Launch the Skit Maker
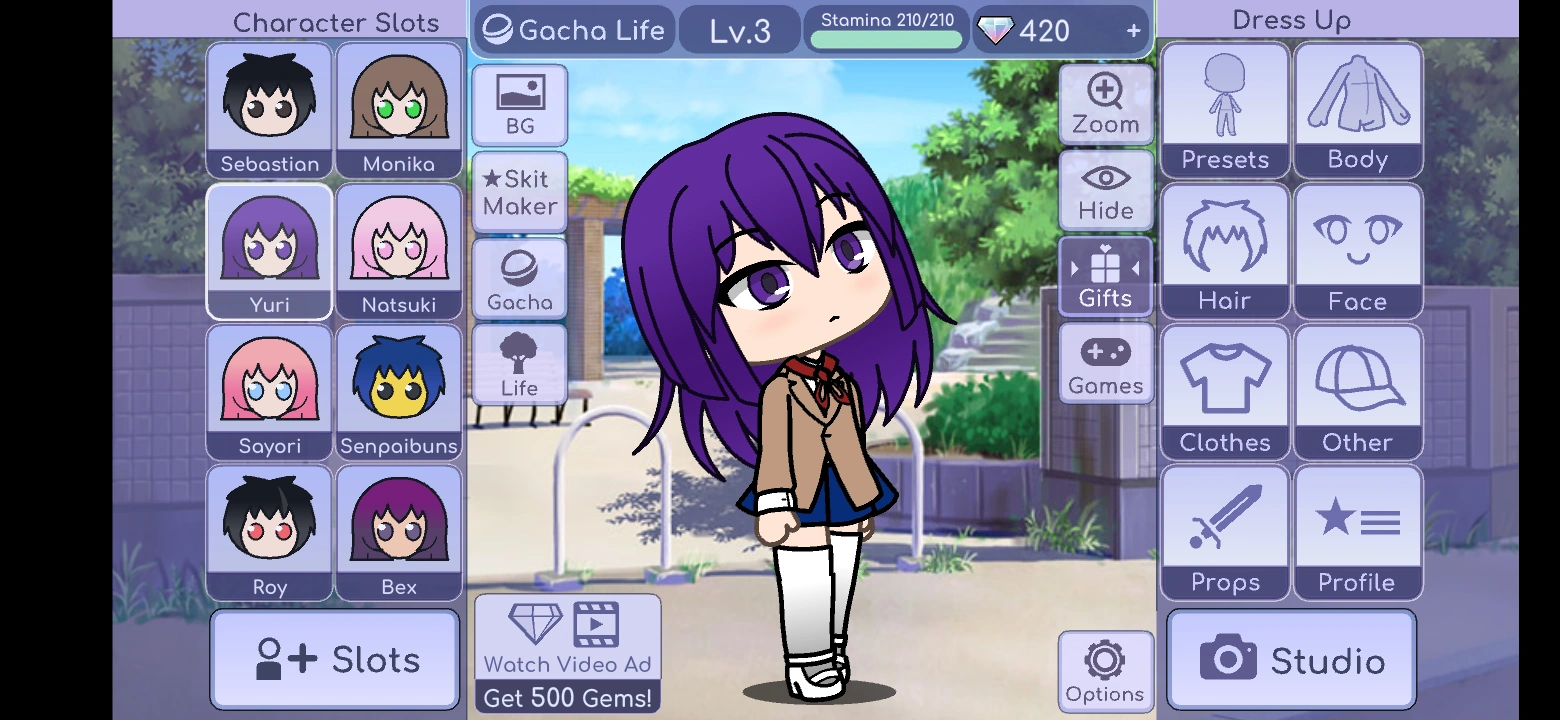This screenshot has height=720, width=1560. (x=519, y=190)
